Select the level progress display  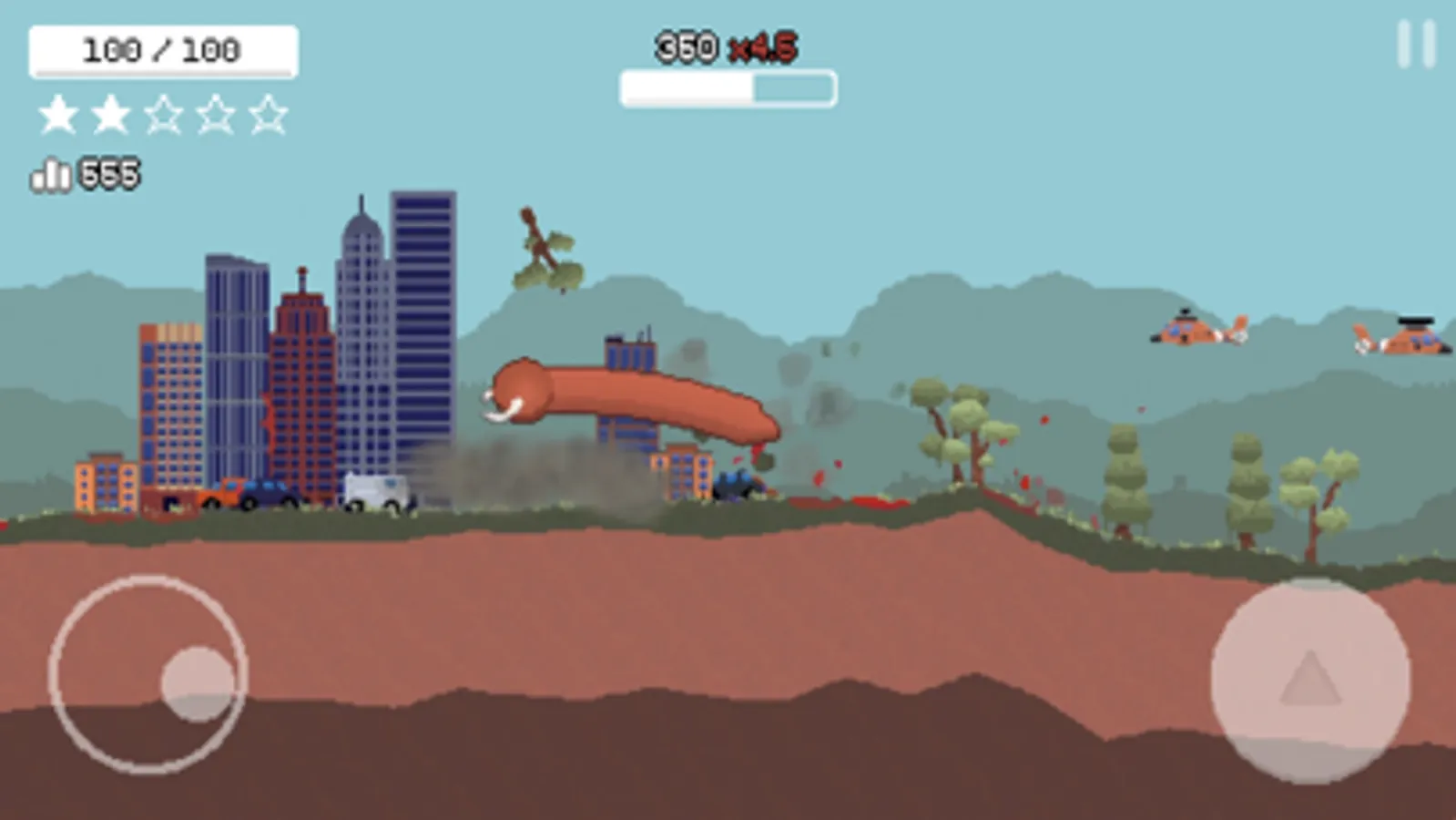727,87
